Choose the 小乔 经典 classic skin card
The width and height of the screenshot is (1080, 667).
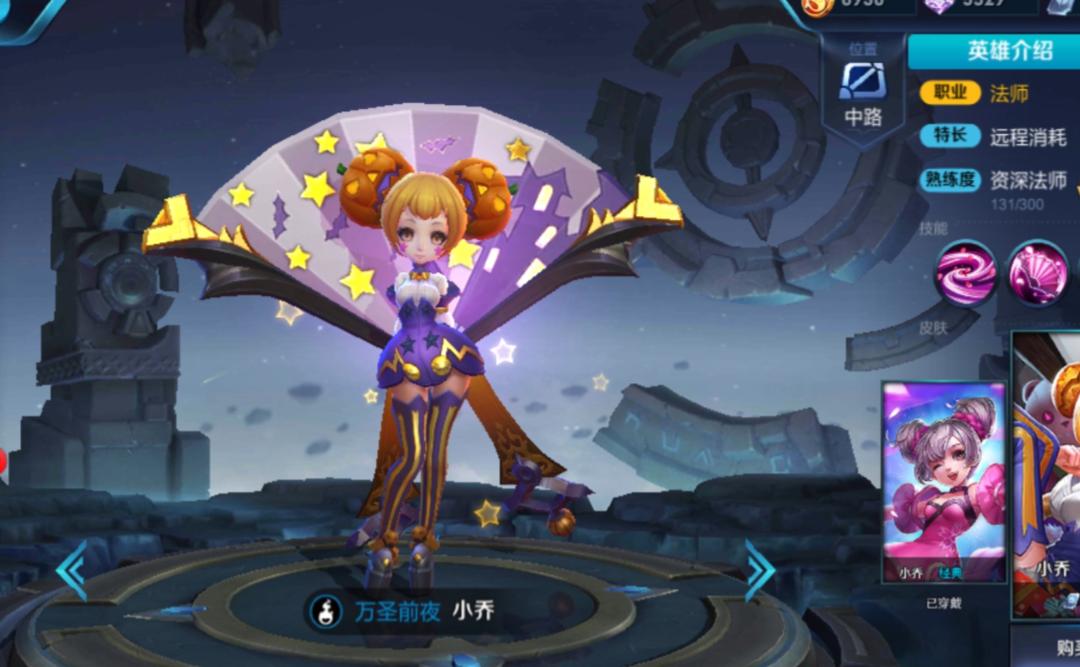[943, 482]
